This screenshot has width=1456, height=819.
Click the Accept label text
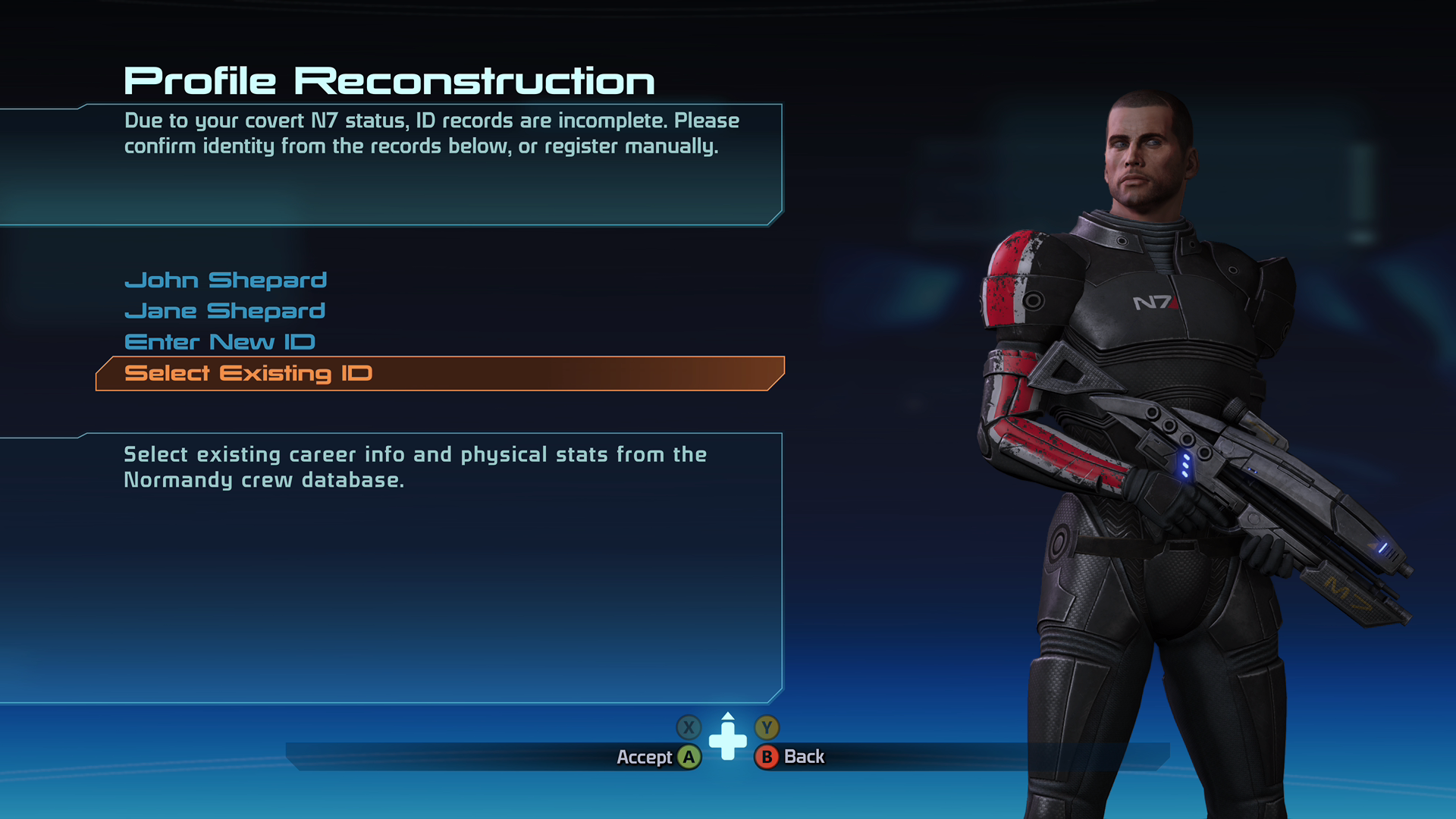645,756
